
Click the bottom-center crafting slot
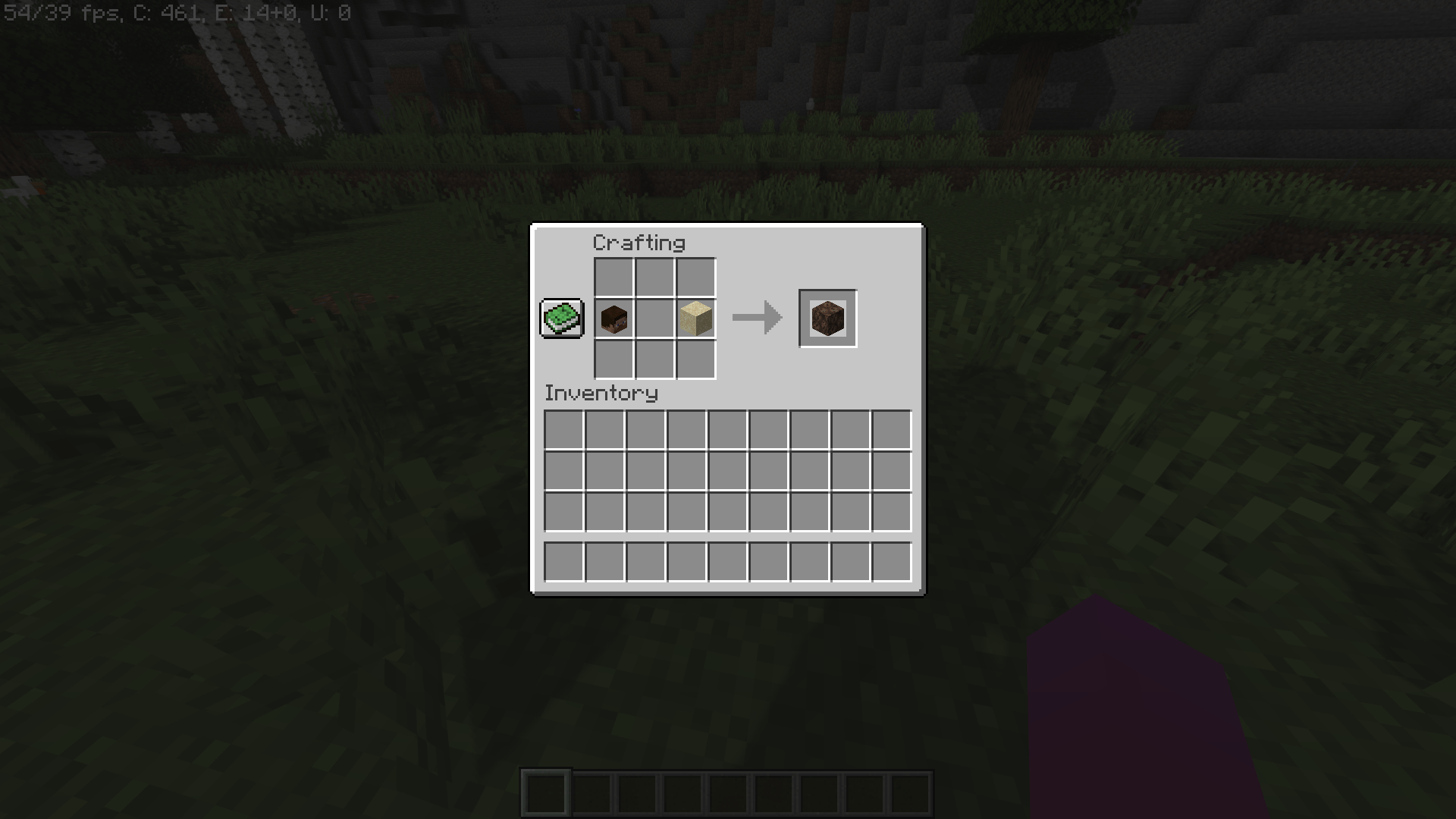(x=654, y=359)
